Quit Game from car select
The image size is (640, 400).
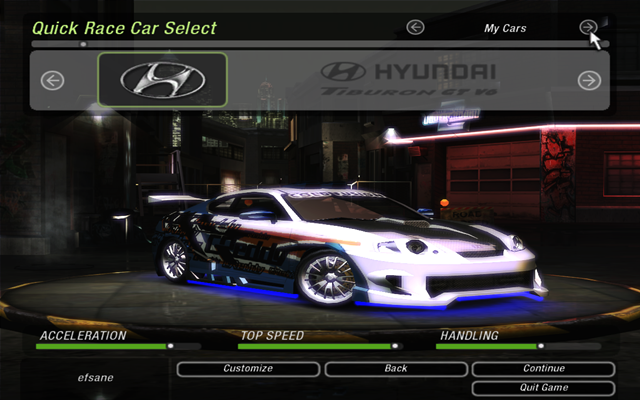point(543,387)
